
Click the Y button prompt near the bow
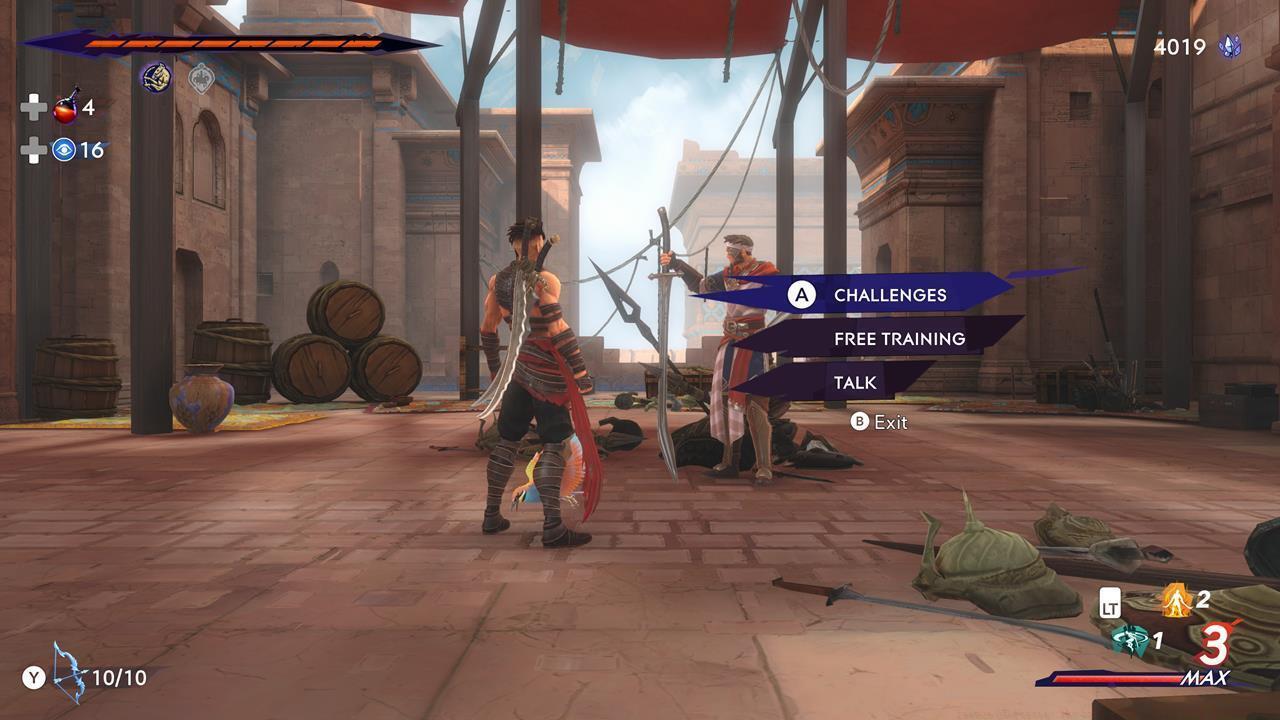(32, 676)
